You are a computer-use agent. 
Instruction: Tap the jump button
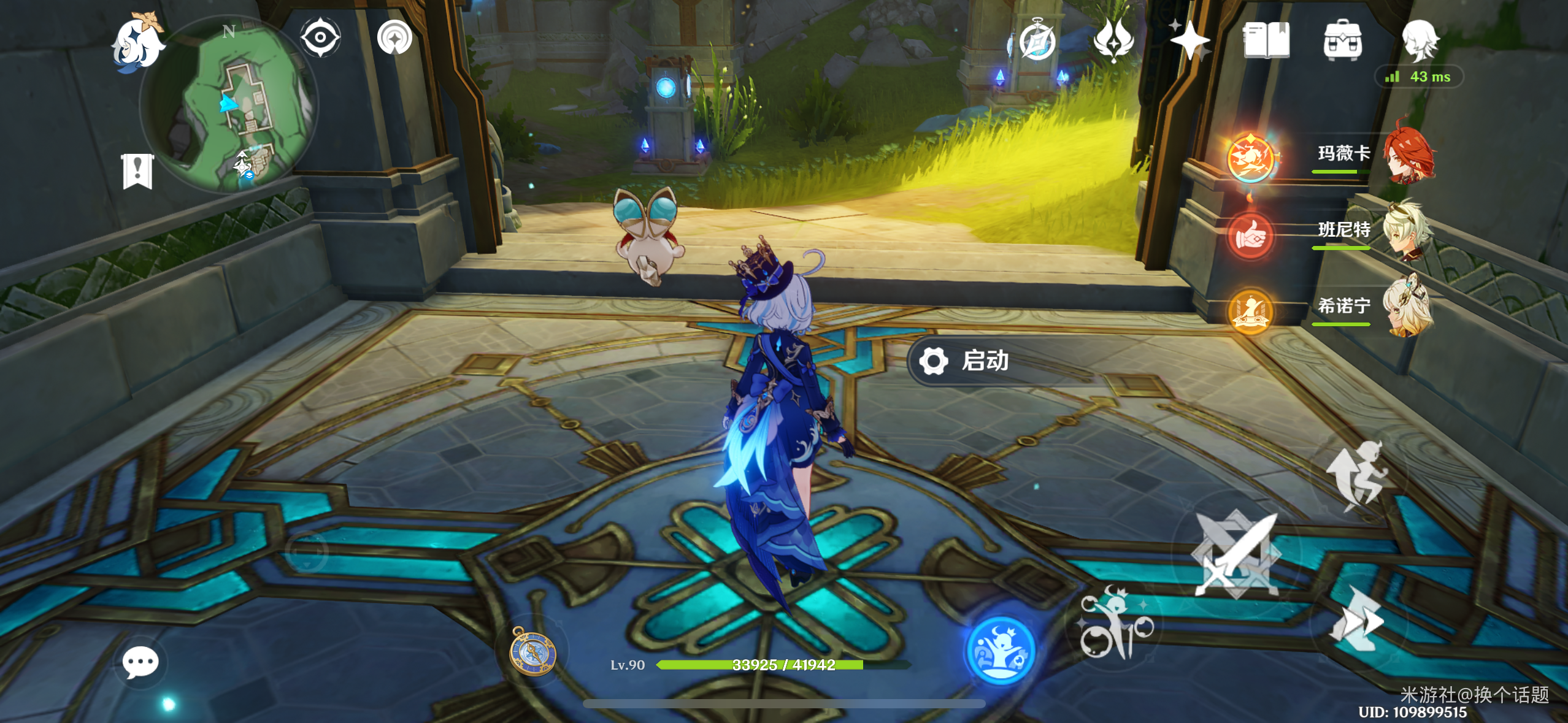click(1357, 475)
